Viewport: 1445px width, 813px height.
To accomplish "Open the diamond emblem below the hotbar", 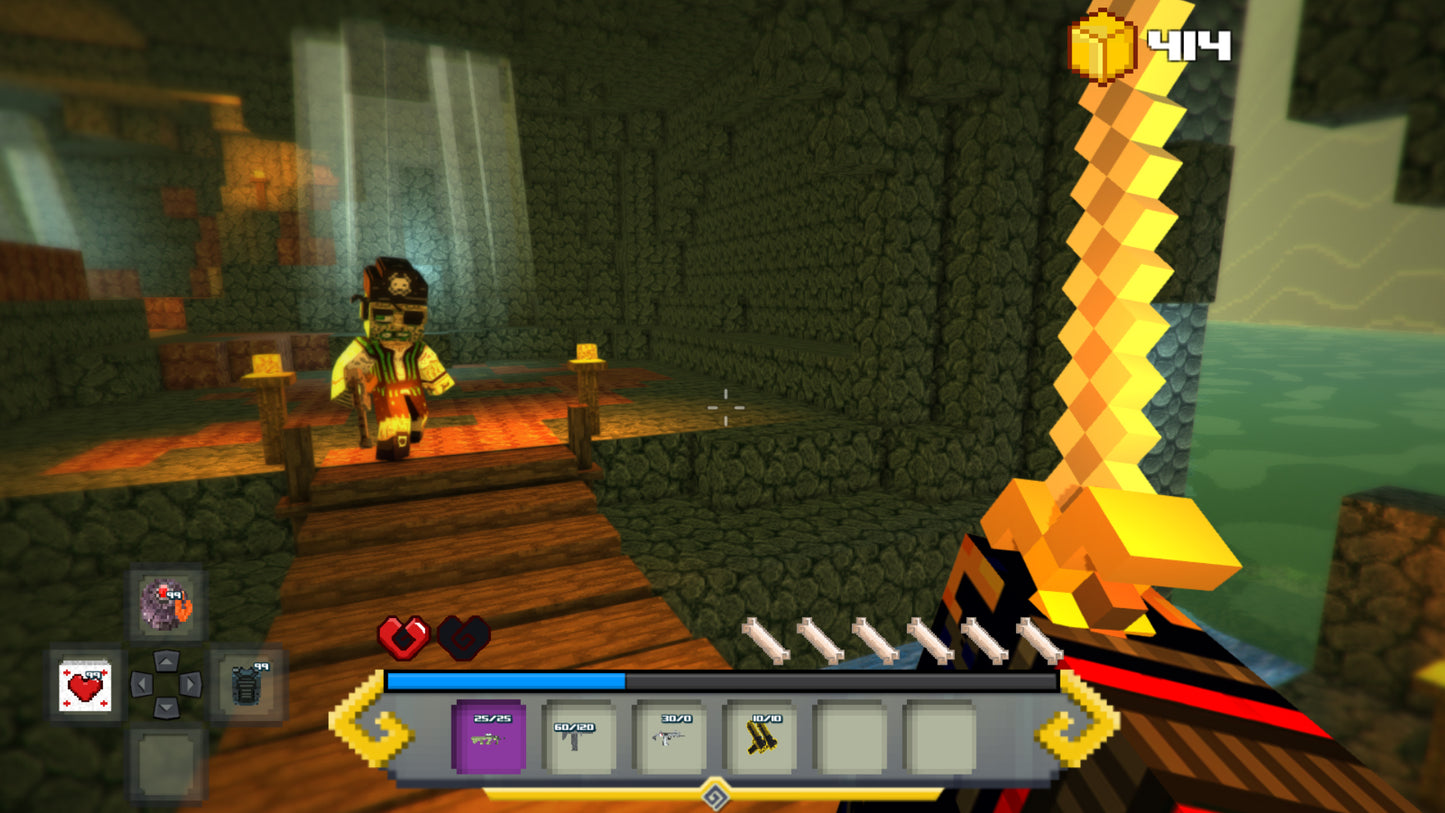I will click(714, 795).
